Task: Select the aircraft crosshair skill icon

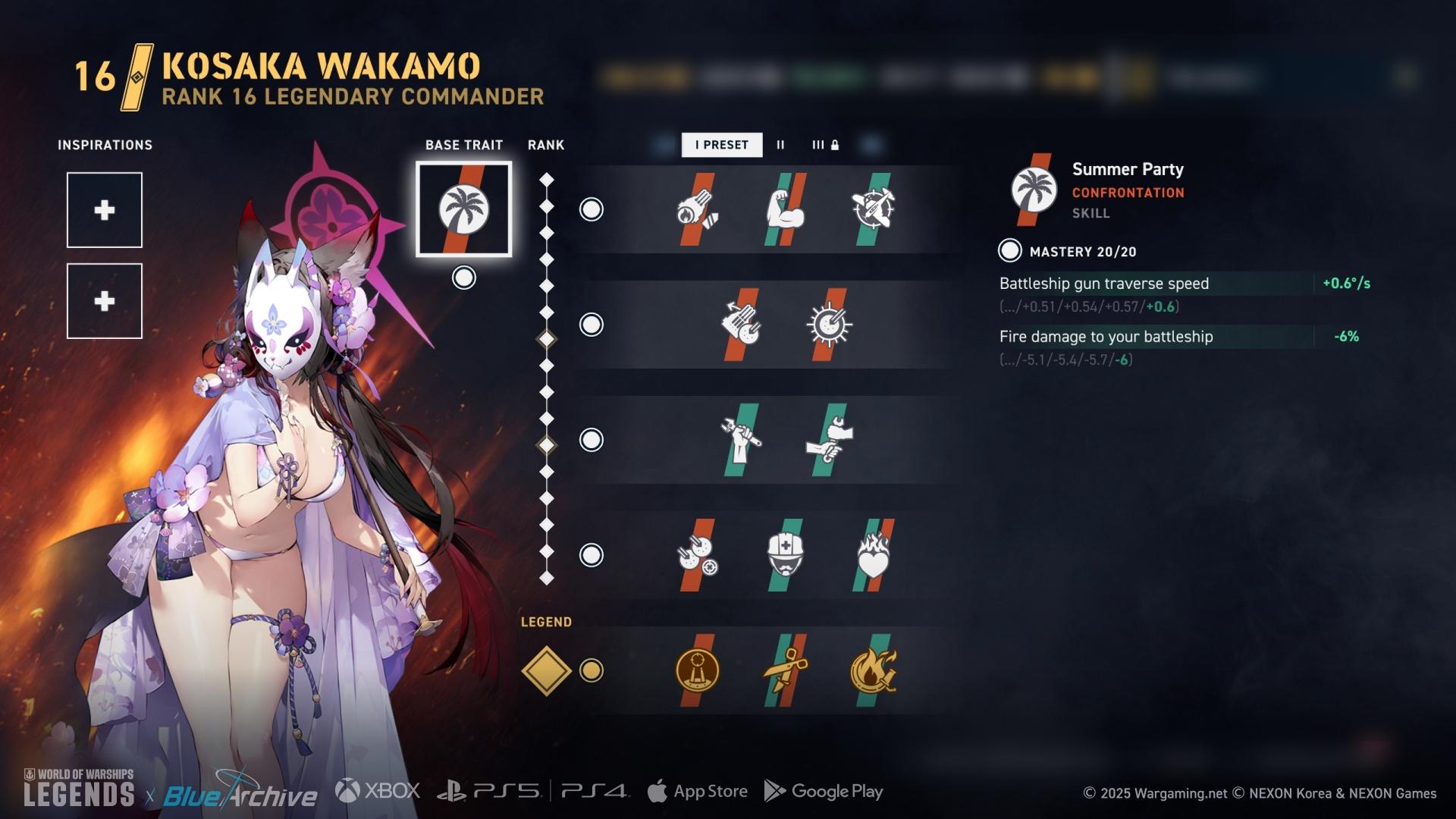Action: point(873,209)
